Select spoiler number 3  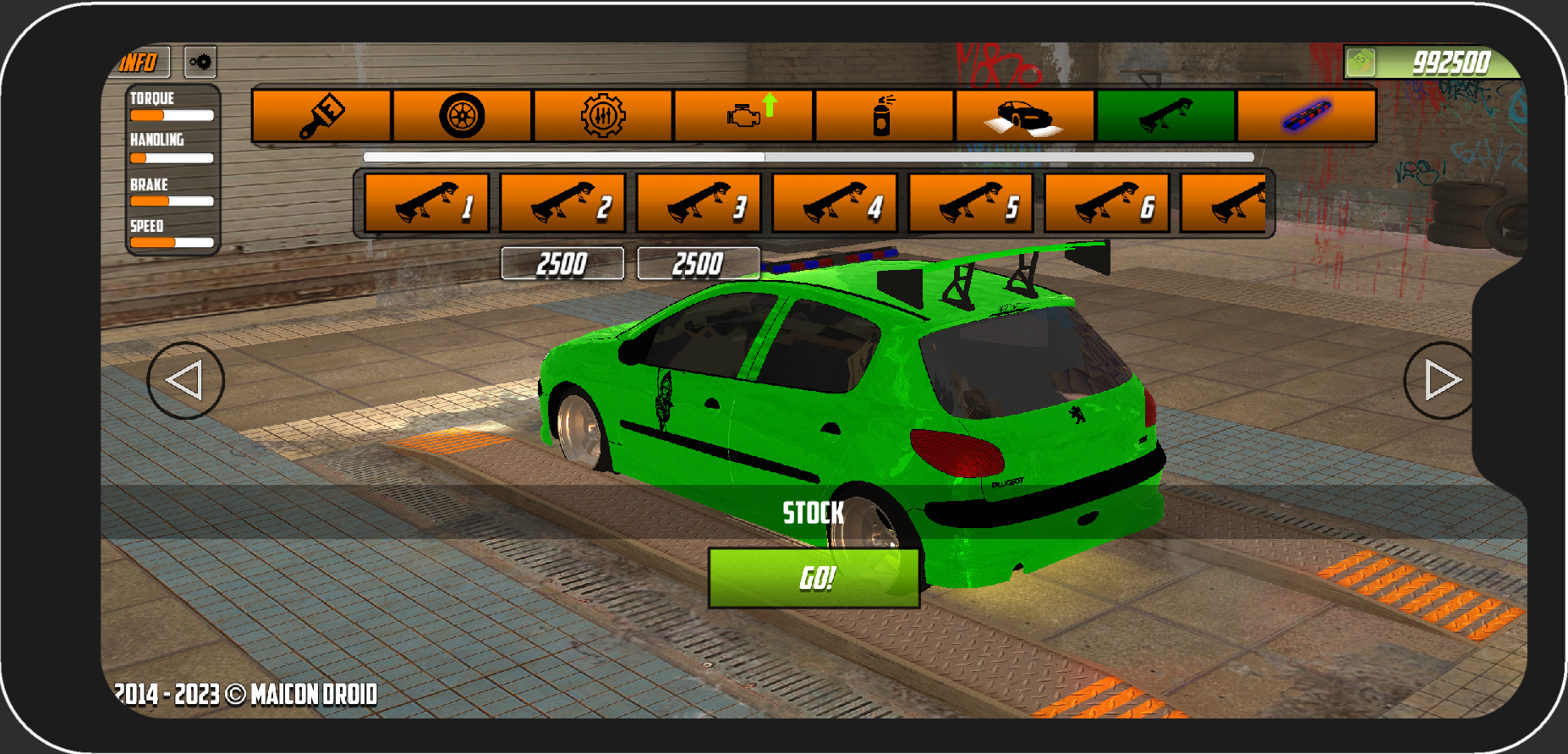point(699,203)
